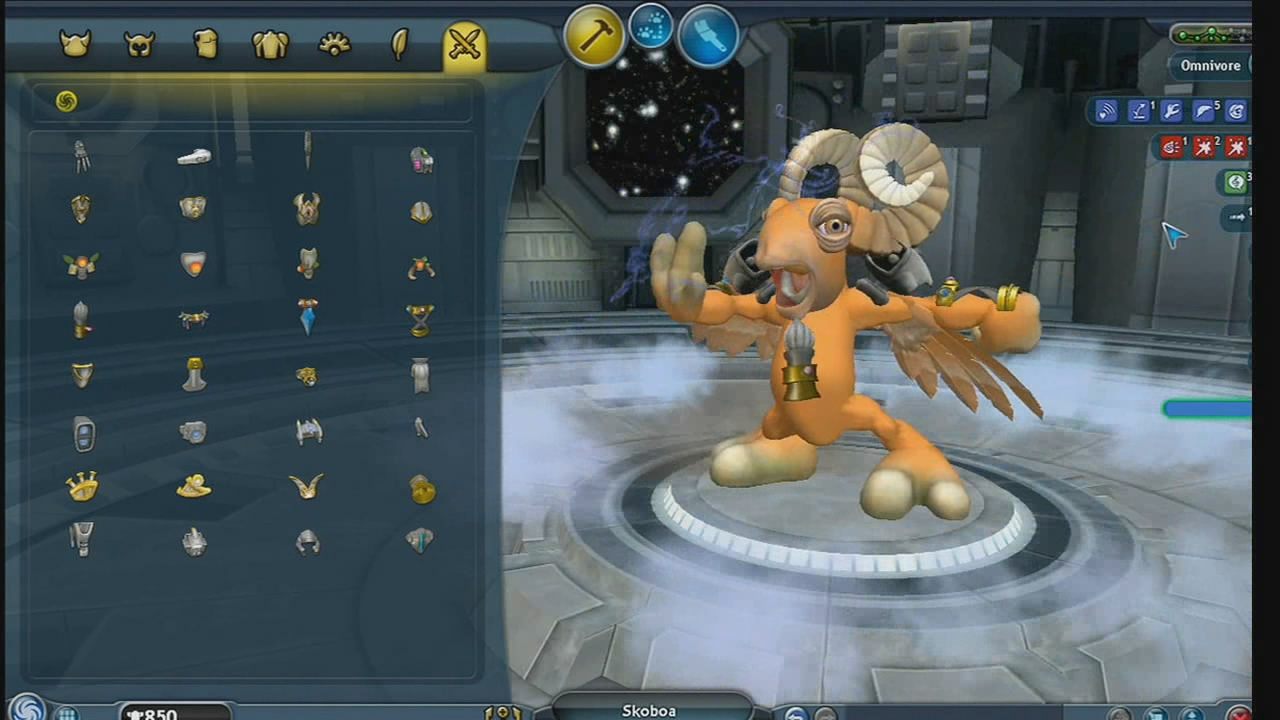Switch to Paint mode
This screenshot has width=1280, height=720.
coord(708,35)
